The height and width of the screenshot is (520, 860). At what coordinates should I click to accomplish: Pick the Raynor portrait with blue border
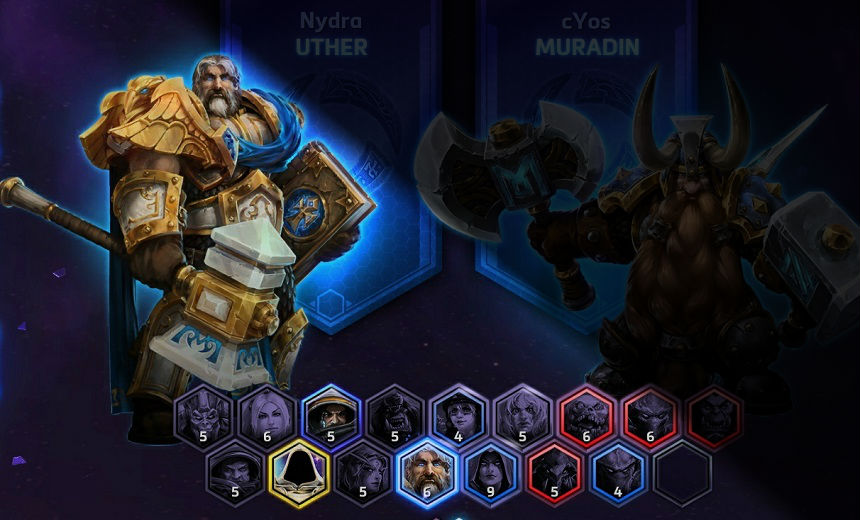coord(331,414)
